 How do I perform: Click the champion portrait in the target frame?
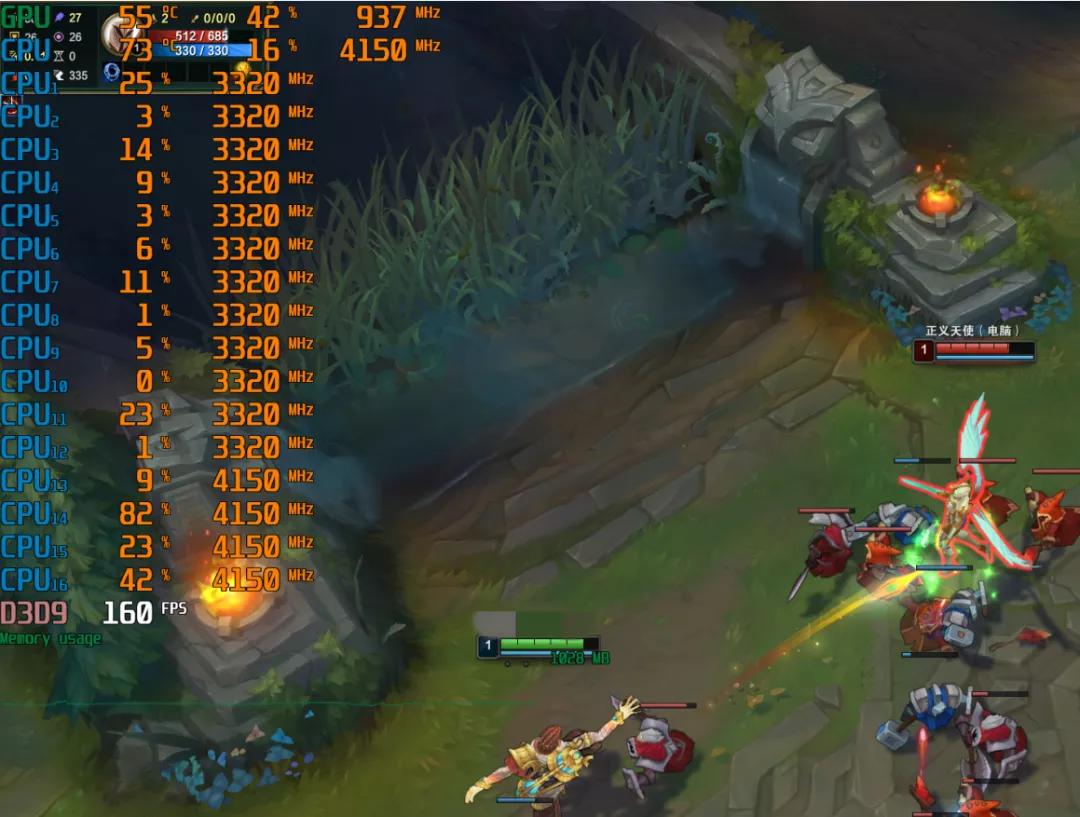point(120,35)
